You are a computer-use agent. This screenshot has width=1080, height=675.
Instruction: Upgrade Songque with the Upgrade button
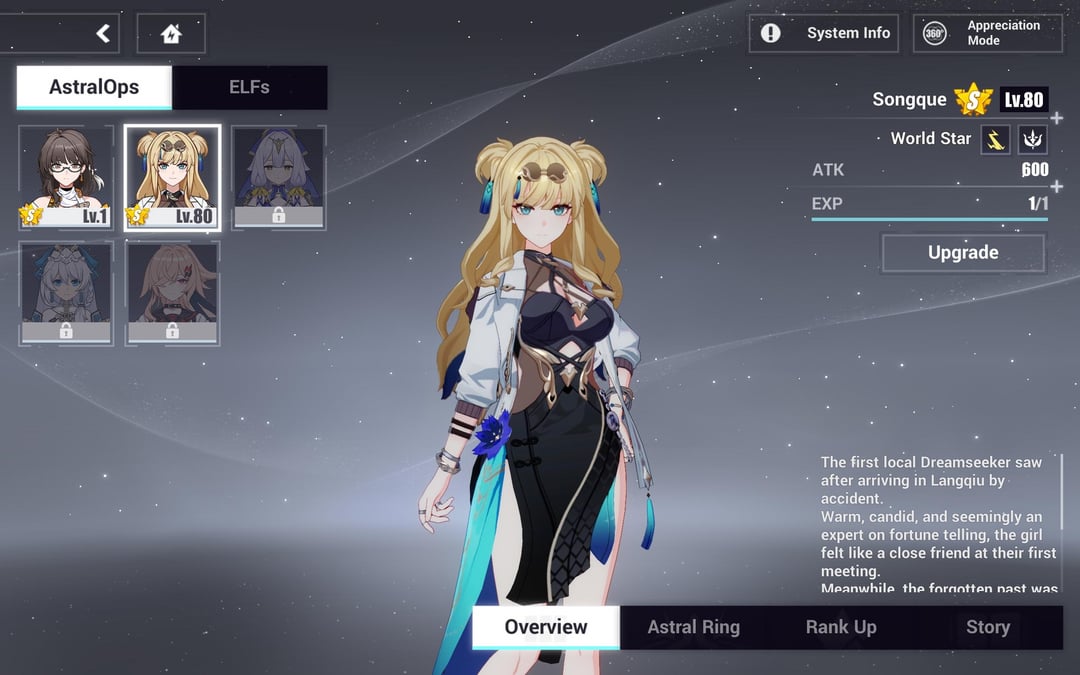tap(963, 253)
